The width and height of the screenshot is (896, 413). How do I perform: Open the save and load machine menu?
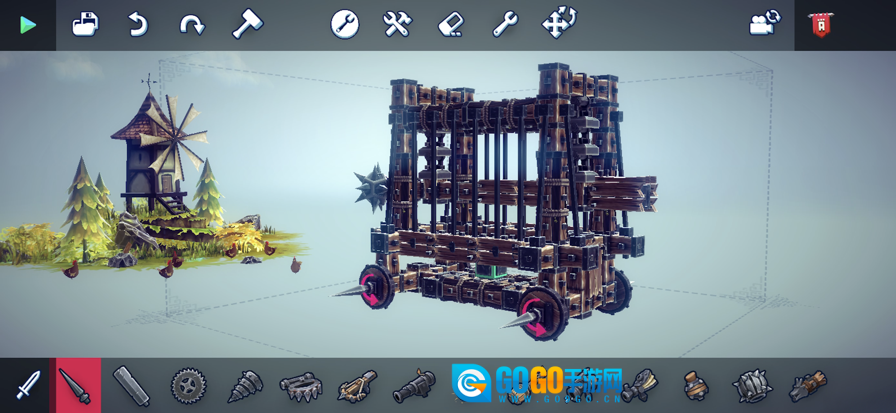(86, 24)
